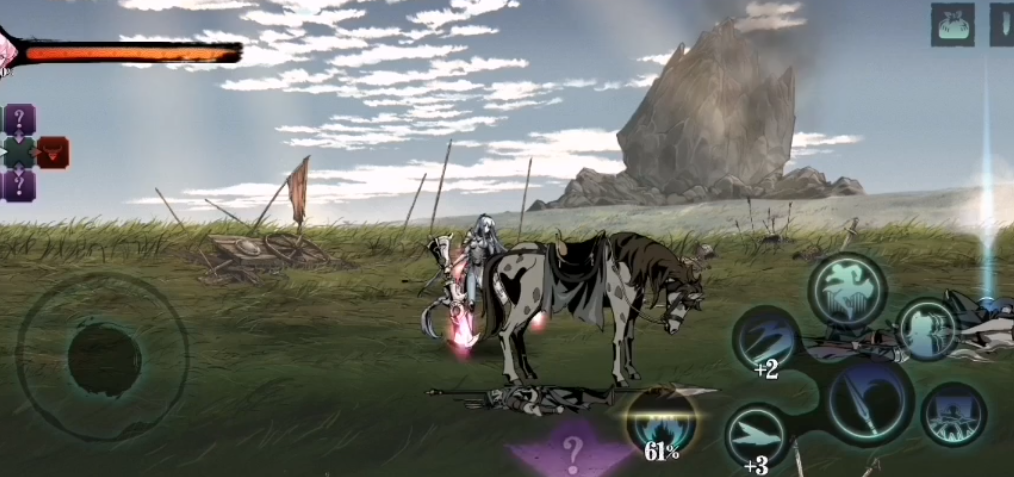Viewport: 1014px width, 477px height.
Task: Trigger the flame skill at 61%
Action: 660,422
